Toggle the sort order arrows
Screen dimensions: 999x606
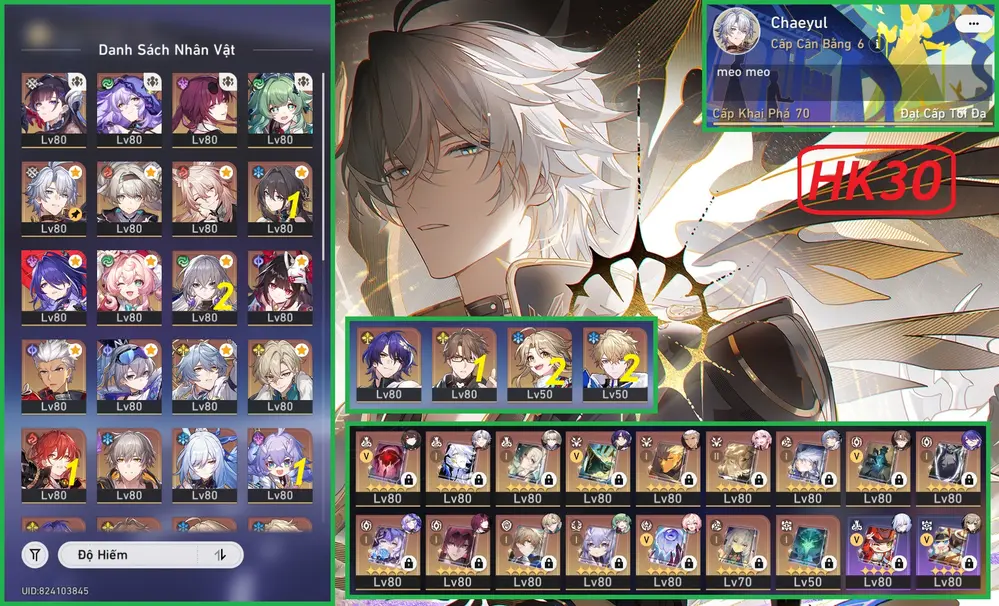coord(221,554)
